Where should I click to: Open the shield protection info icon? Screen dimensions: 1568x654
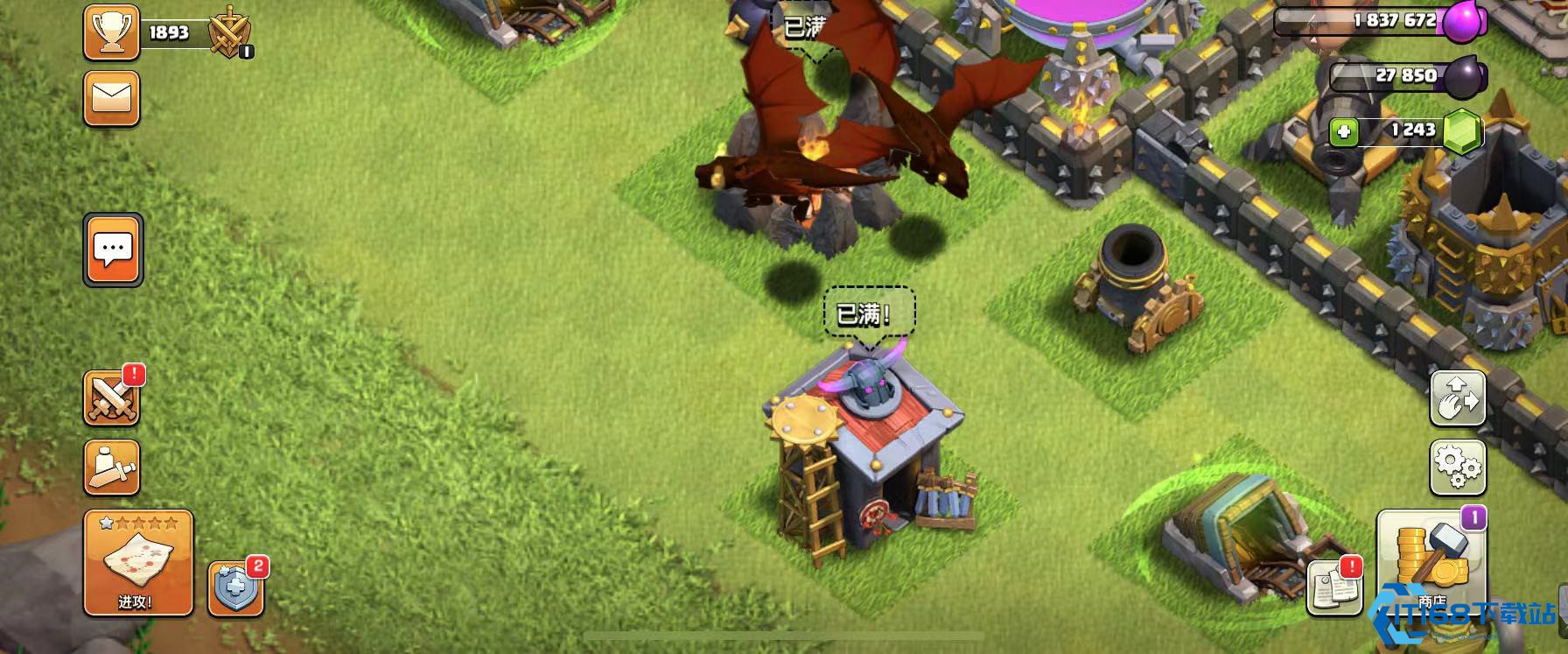234,587
